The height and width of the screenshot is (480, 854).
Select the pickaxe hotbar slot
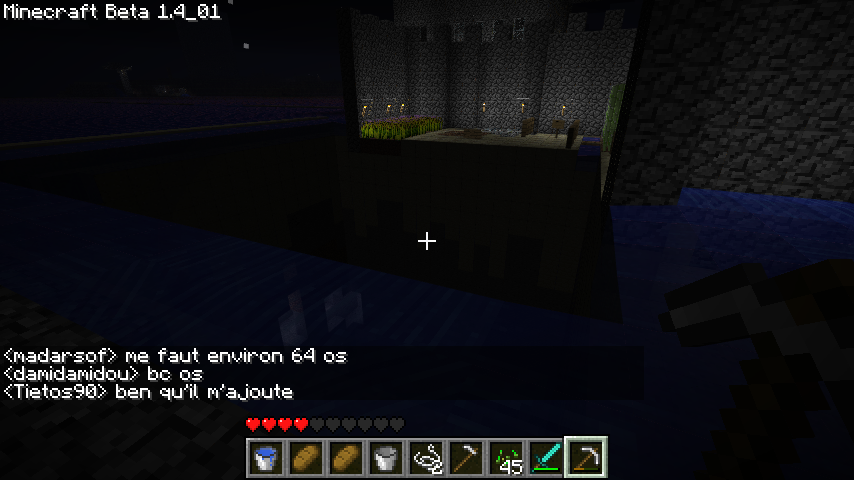tap(586, 458)
